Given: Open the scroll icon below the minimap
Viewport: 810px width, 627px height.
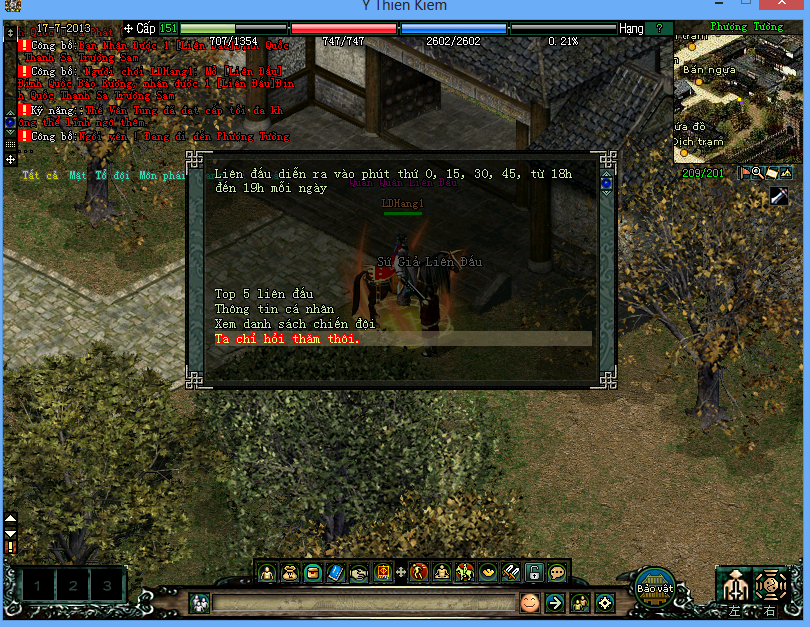Looking at the screenshot, I should pyautogui.click(x=772, y=173).
